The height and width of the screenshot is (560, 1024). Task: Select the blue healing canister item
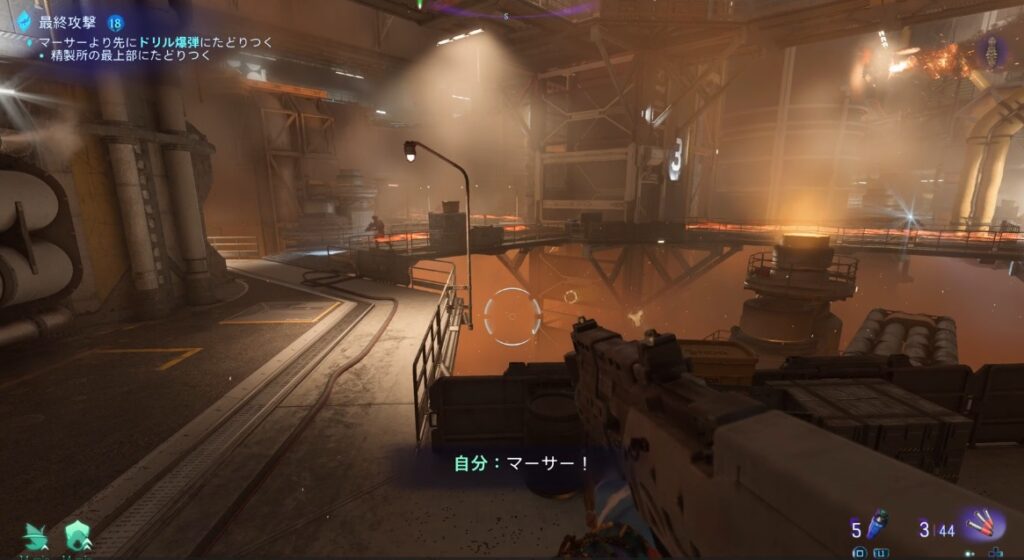879,525
